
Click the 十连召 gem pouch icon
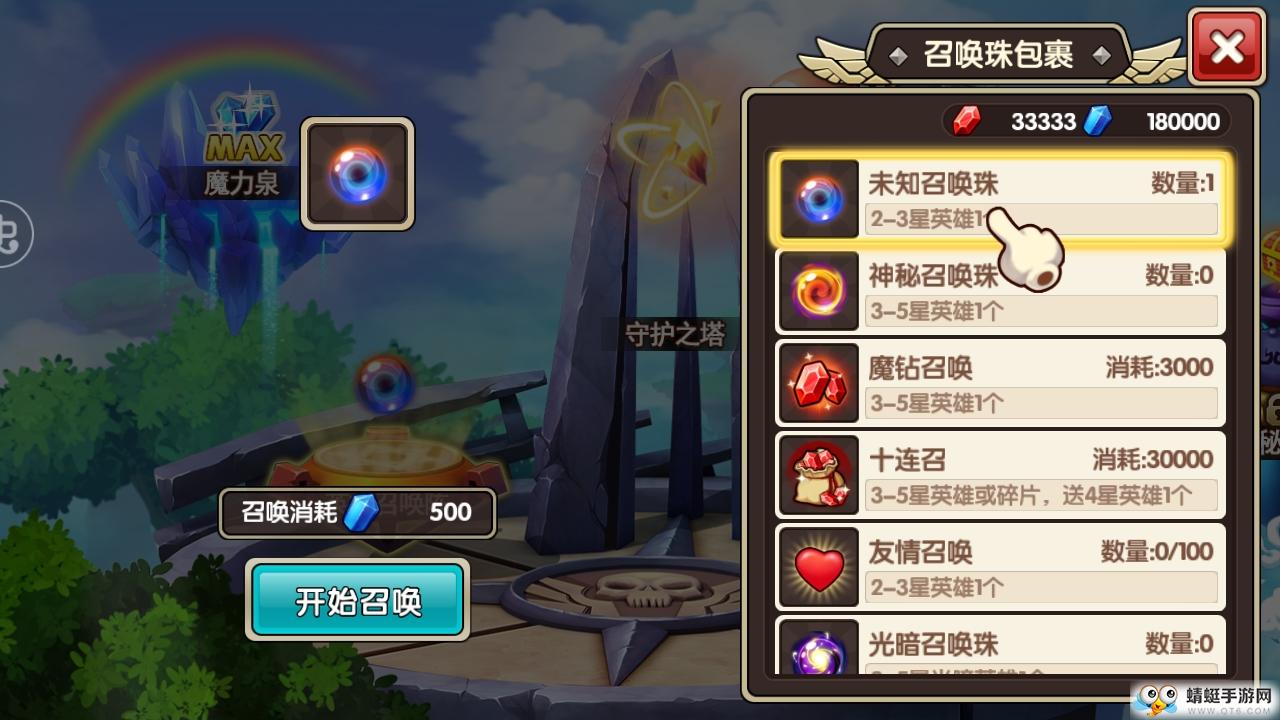coord(818,474)
